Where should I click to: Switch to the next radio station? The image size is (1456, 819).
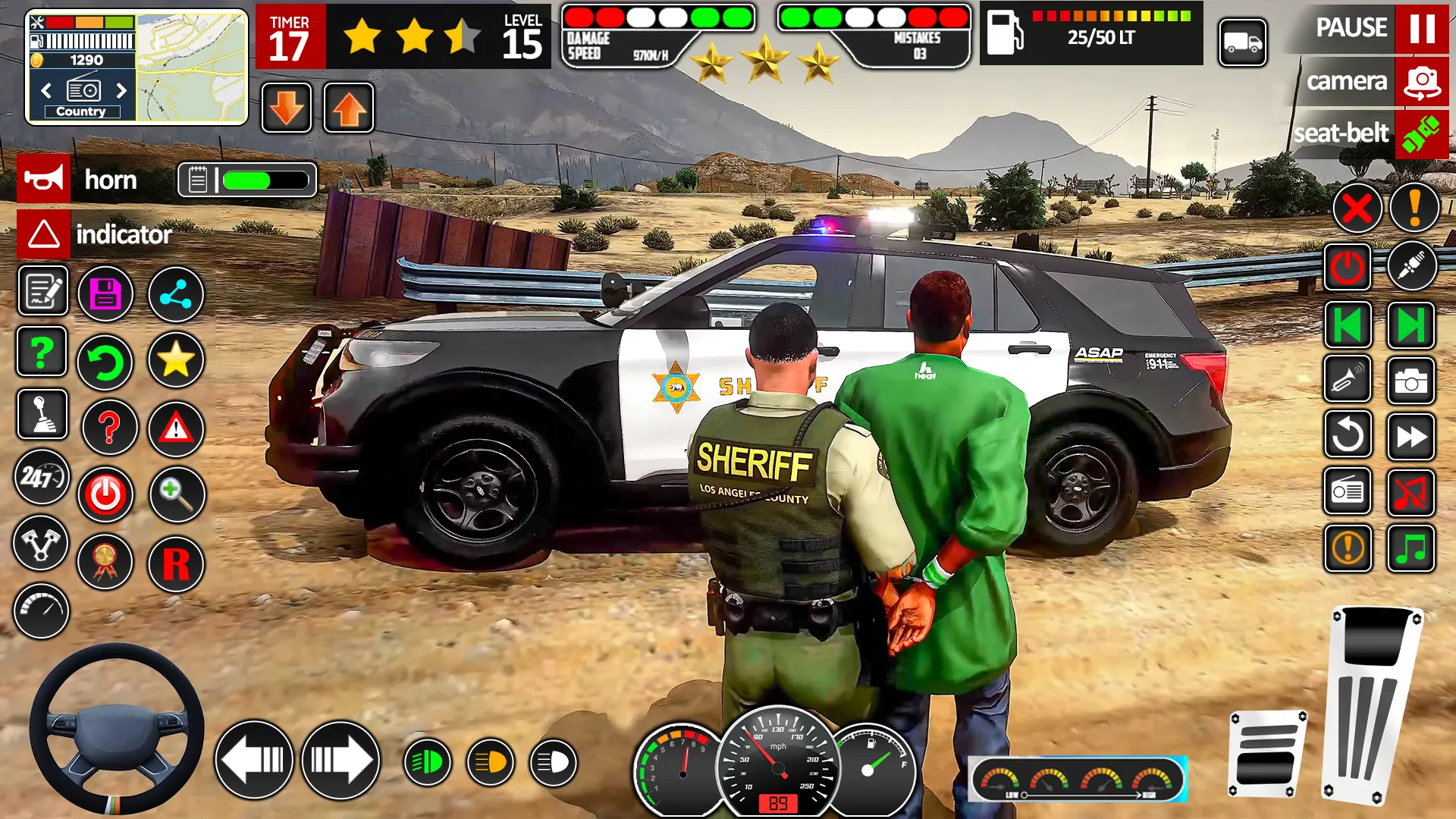coord(121,91)
